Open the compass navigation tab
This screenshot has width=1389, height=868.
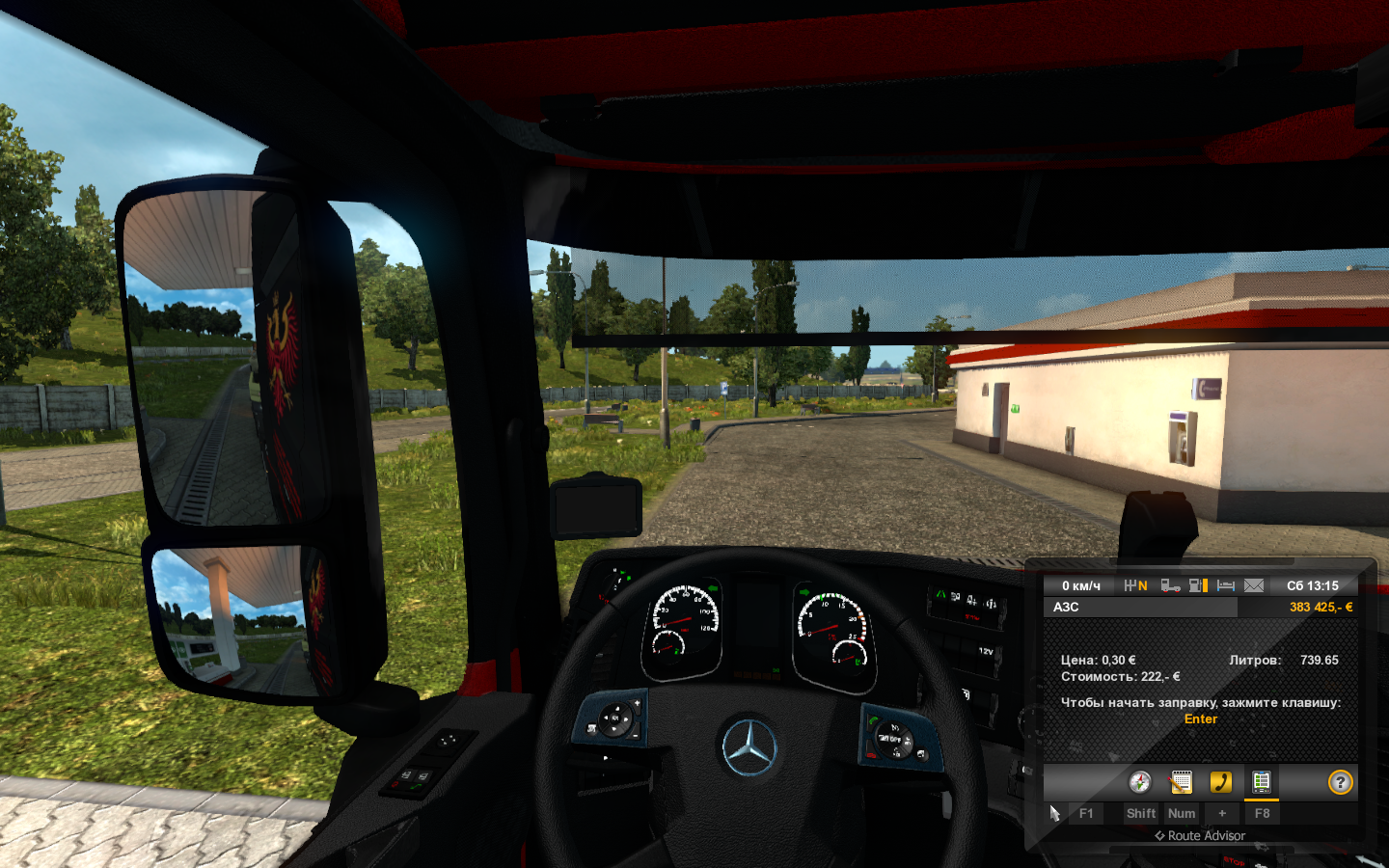(1140, 782)
